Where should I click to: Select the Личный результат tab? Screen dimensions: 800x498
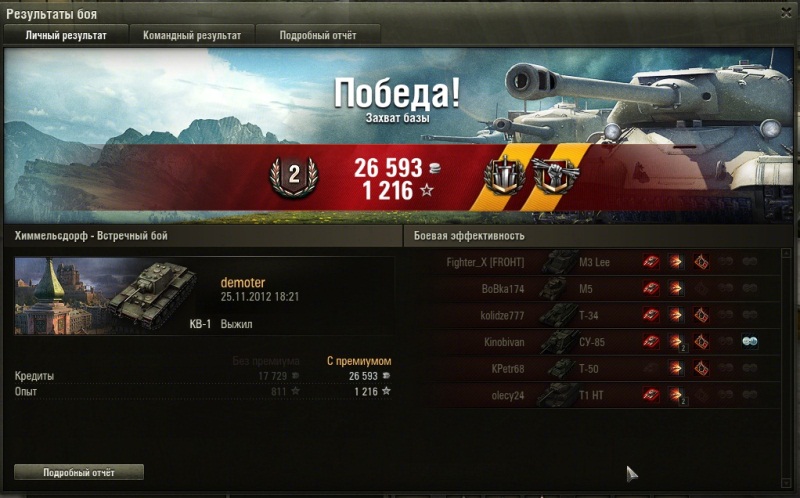[65, 35]
